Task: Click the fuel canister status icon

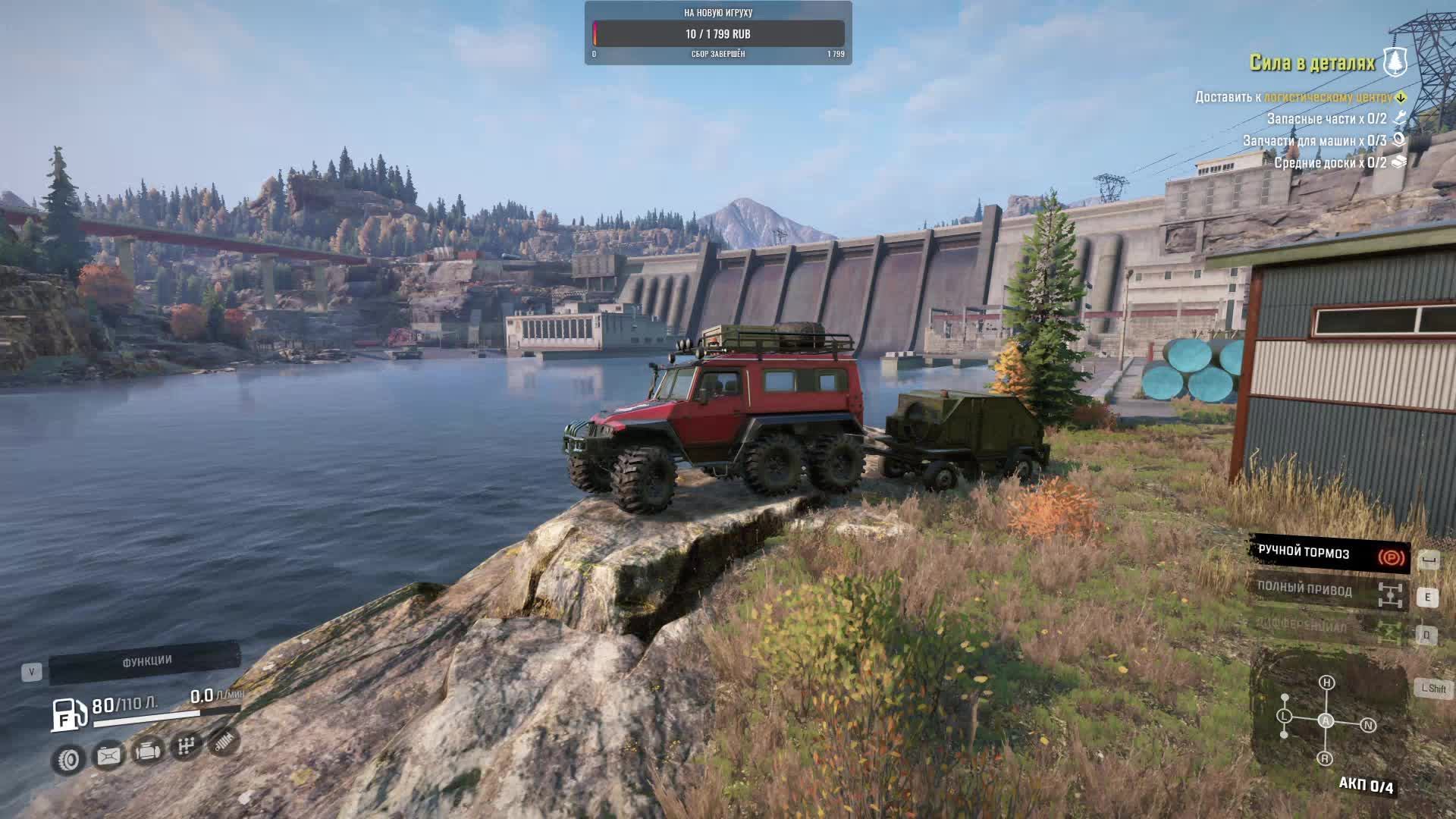Action: click(108, 755)
